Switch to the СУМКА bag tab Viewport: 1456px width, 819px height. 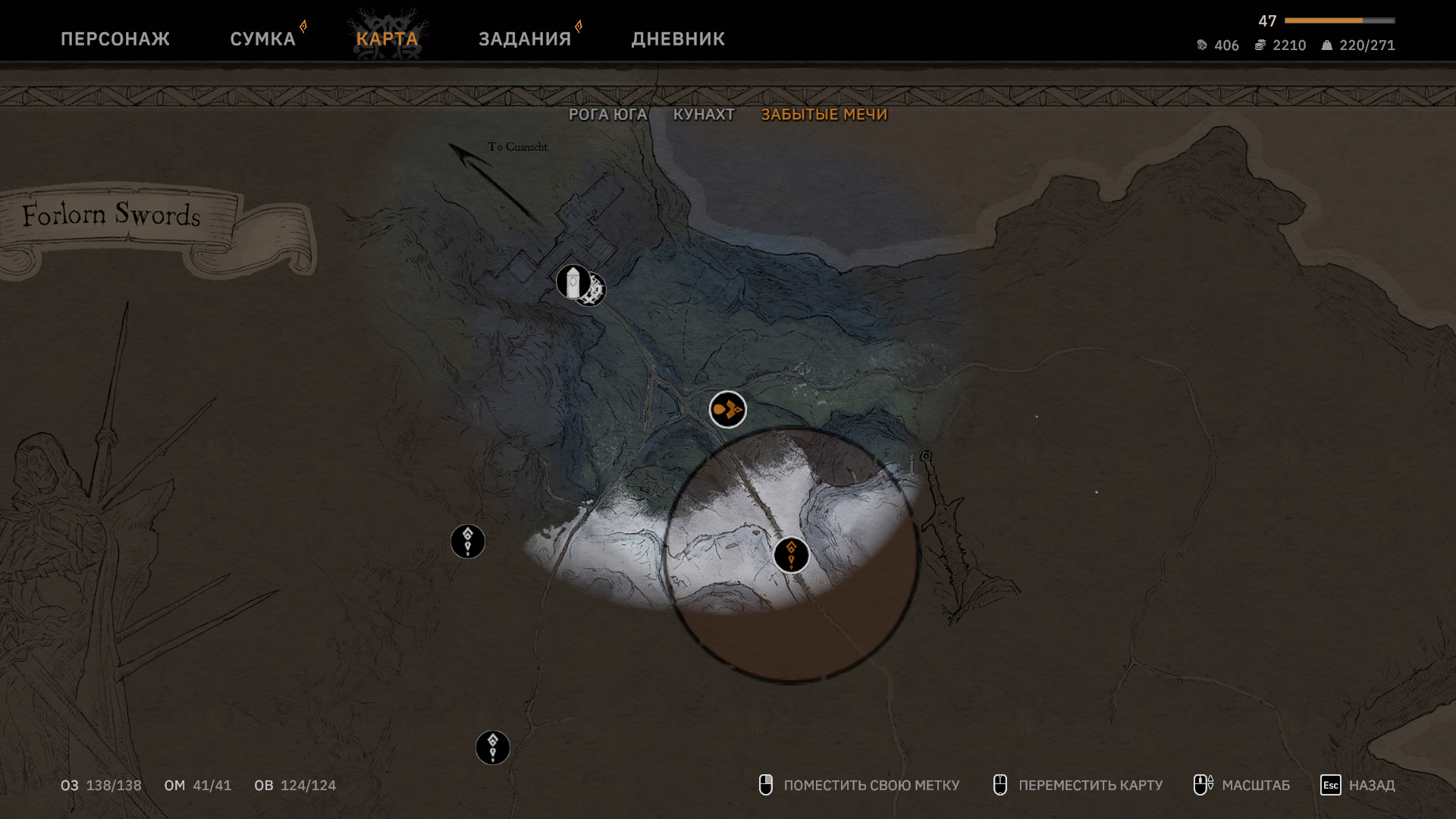(x=262, y=39)
